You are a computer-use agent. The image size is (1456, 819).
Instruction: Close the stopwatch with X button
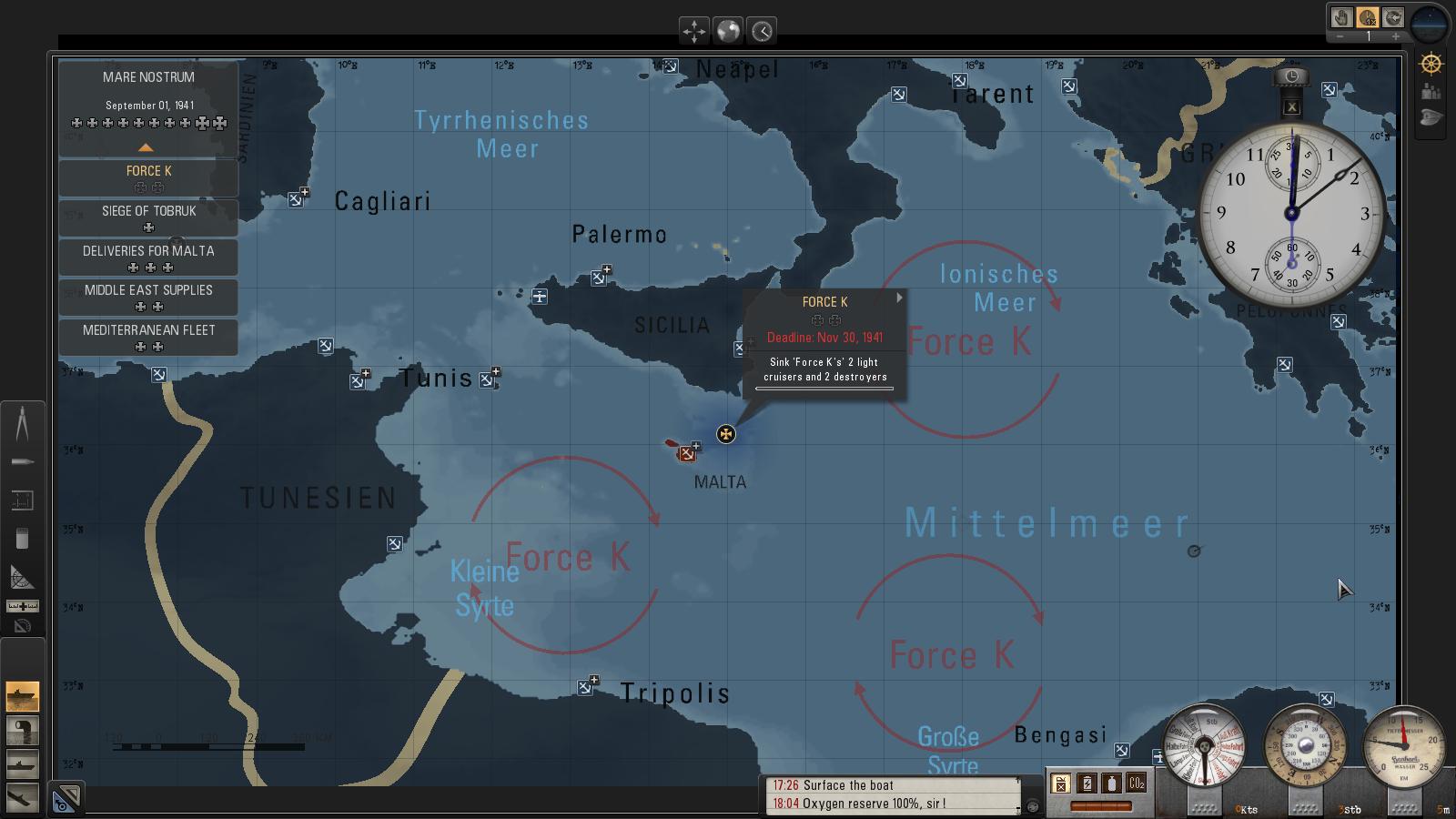1291,106
